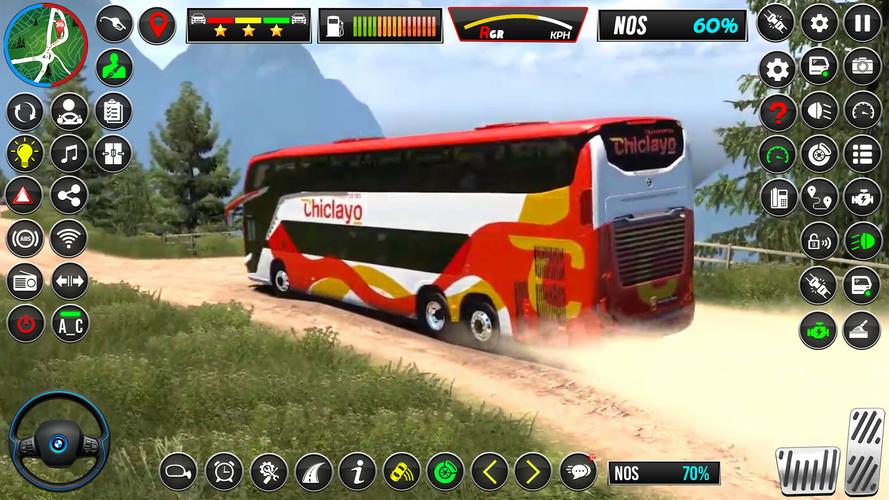Toggle the A_C air conditioning button
This screenshot has height=500, width=889.
[x=69, y=323]
